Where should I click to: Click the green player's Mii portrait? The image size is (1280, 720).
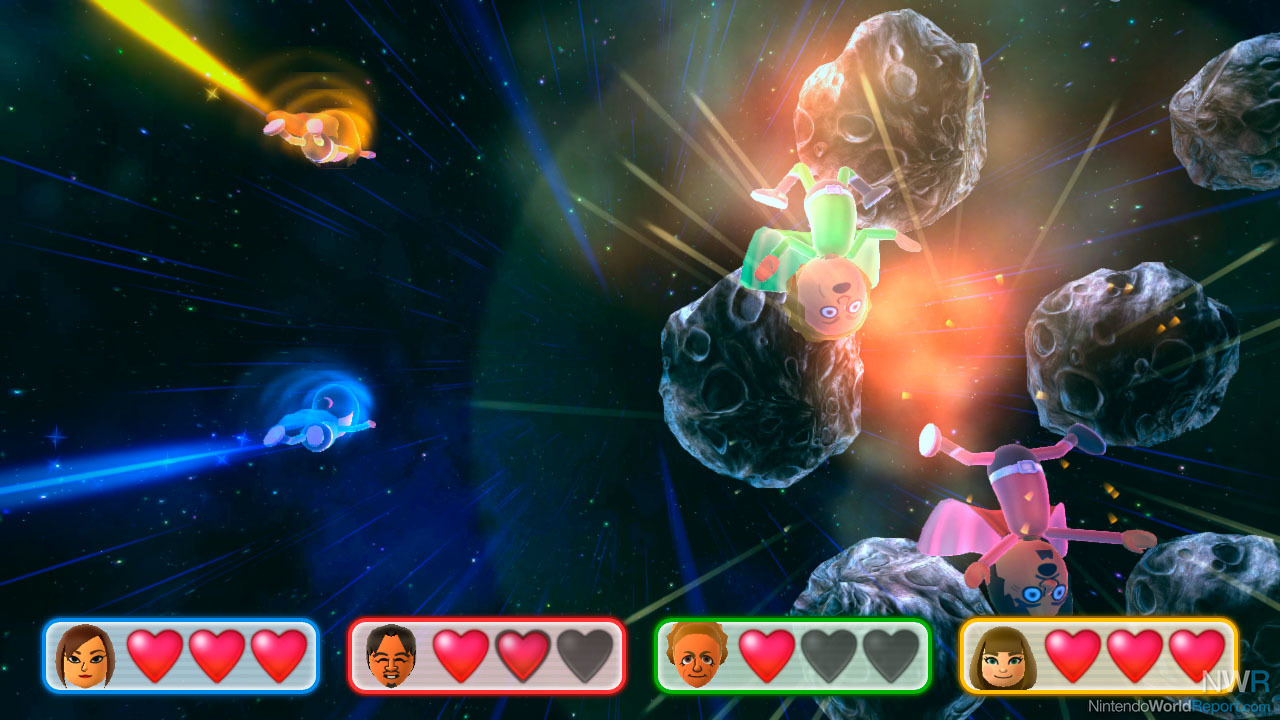pos(697,656)
